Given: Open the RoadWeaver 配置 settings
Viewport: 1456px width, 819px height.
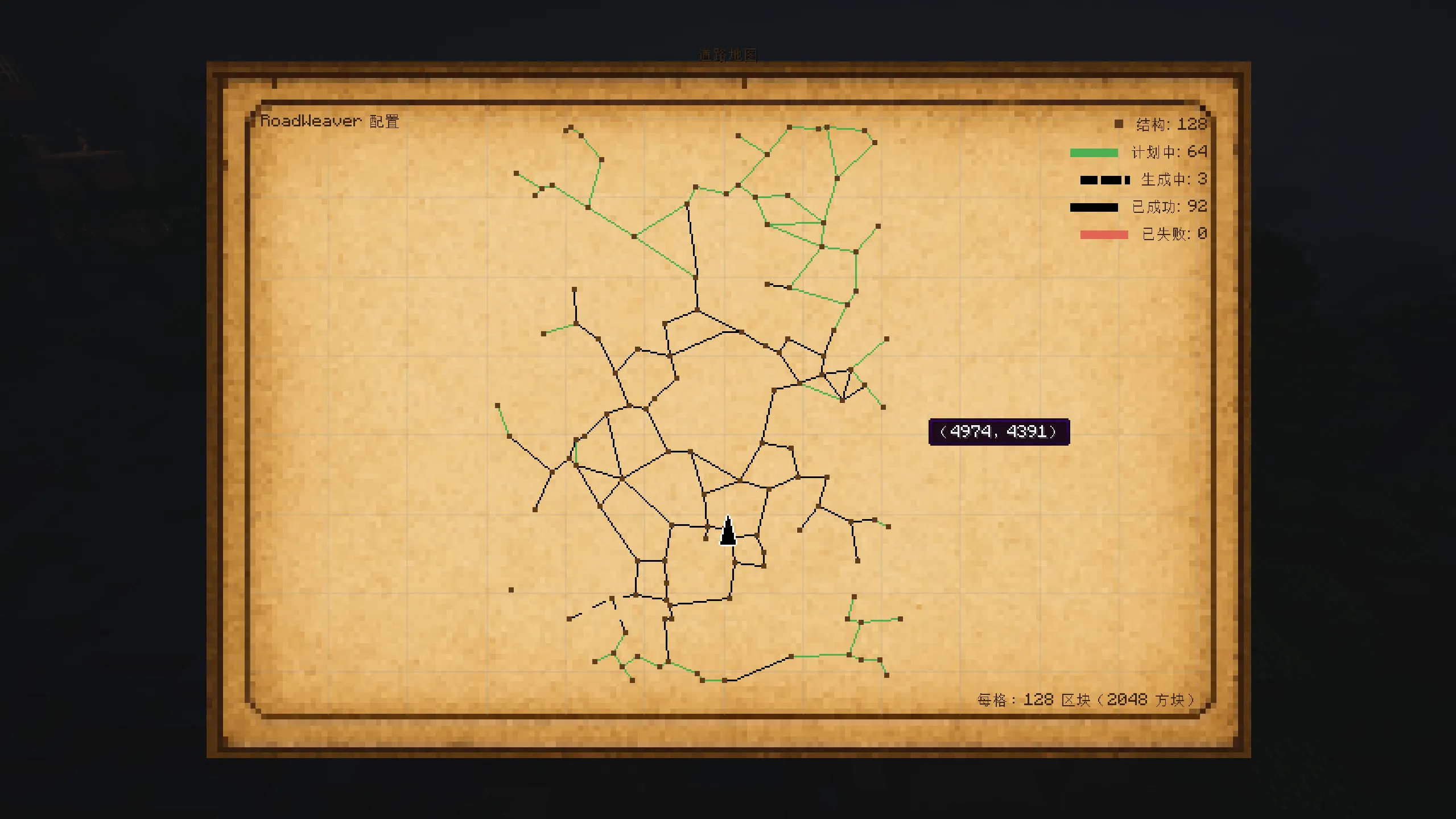Looking at the screenshot, I should coord(332,120).
